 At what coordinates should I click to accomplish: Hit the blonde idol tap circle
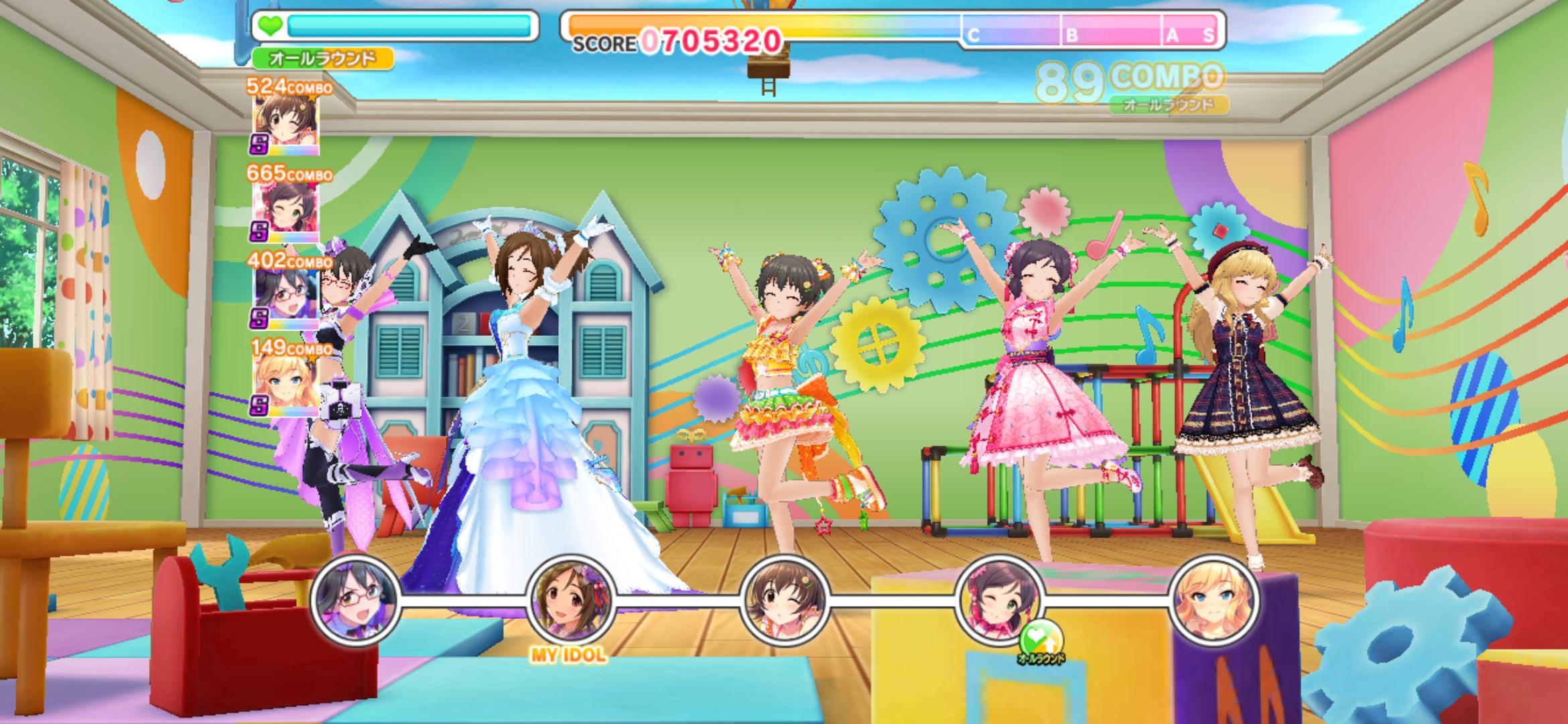tap(1214, 599)
